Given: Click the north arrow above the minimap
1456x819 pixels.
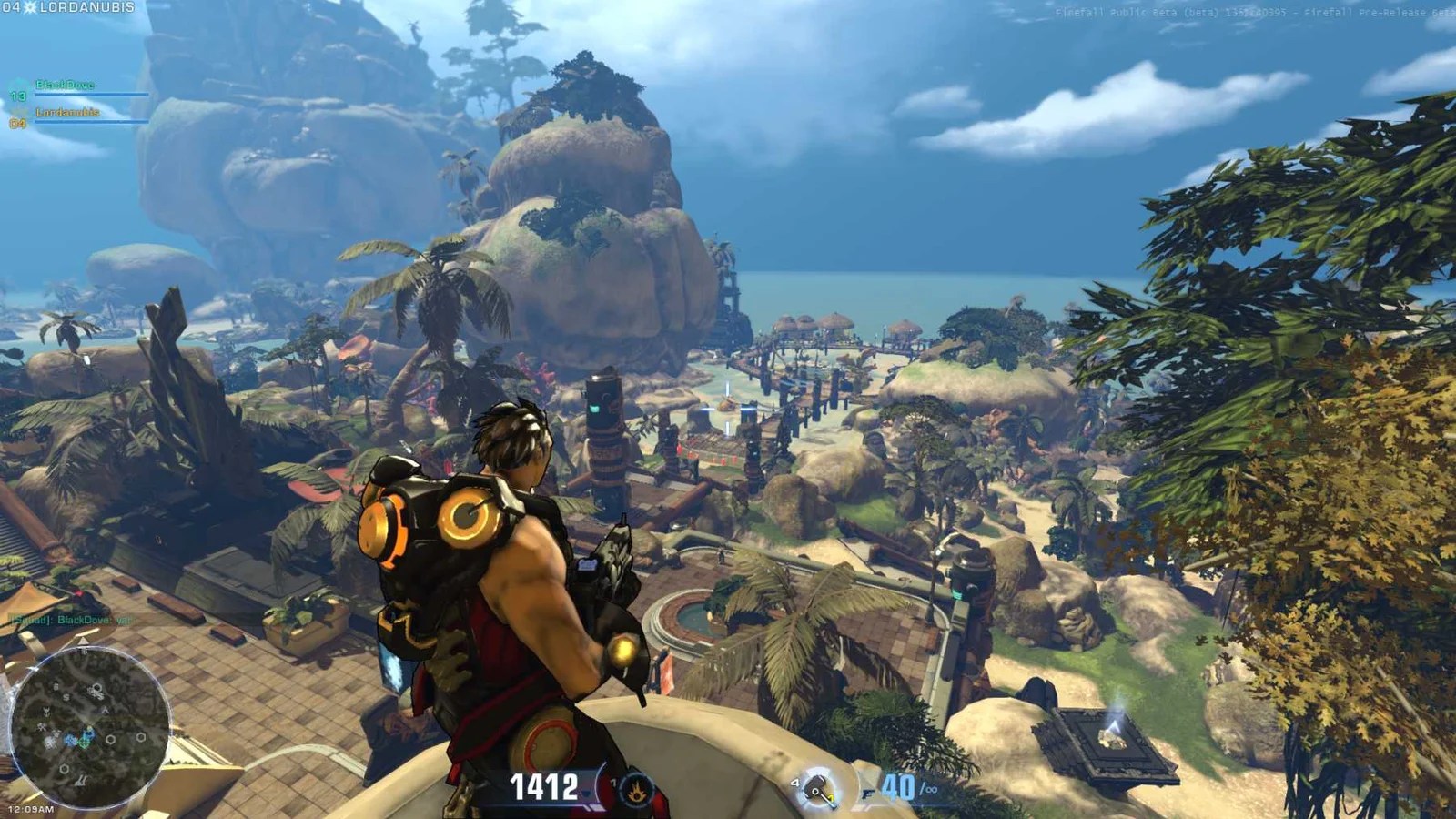Looking at the screenshot, I should coord(83,641).
